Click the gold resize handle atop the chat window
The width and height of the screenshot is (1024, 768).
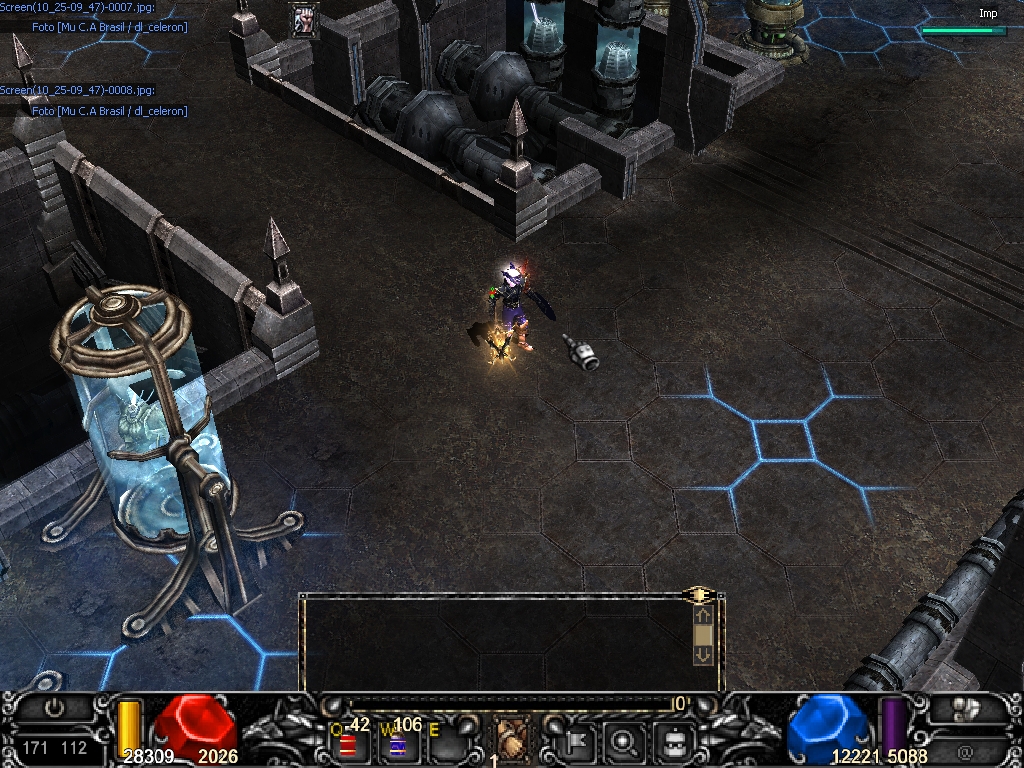click(x=699, y=595)
